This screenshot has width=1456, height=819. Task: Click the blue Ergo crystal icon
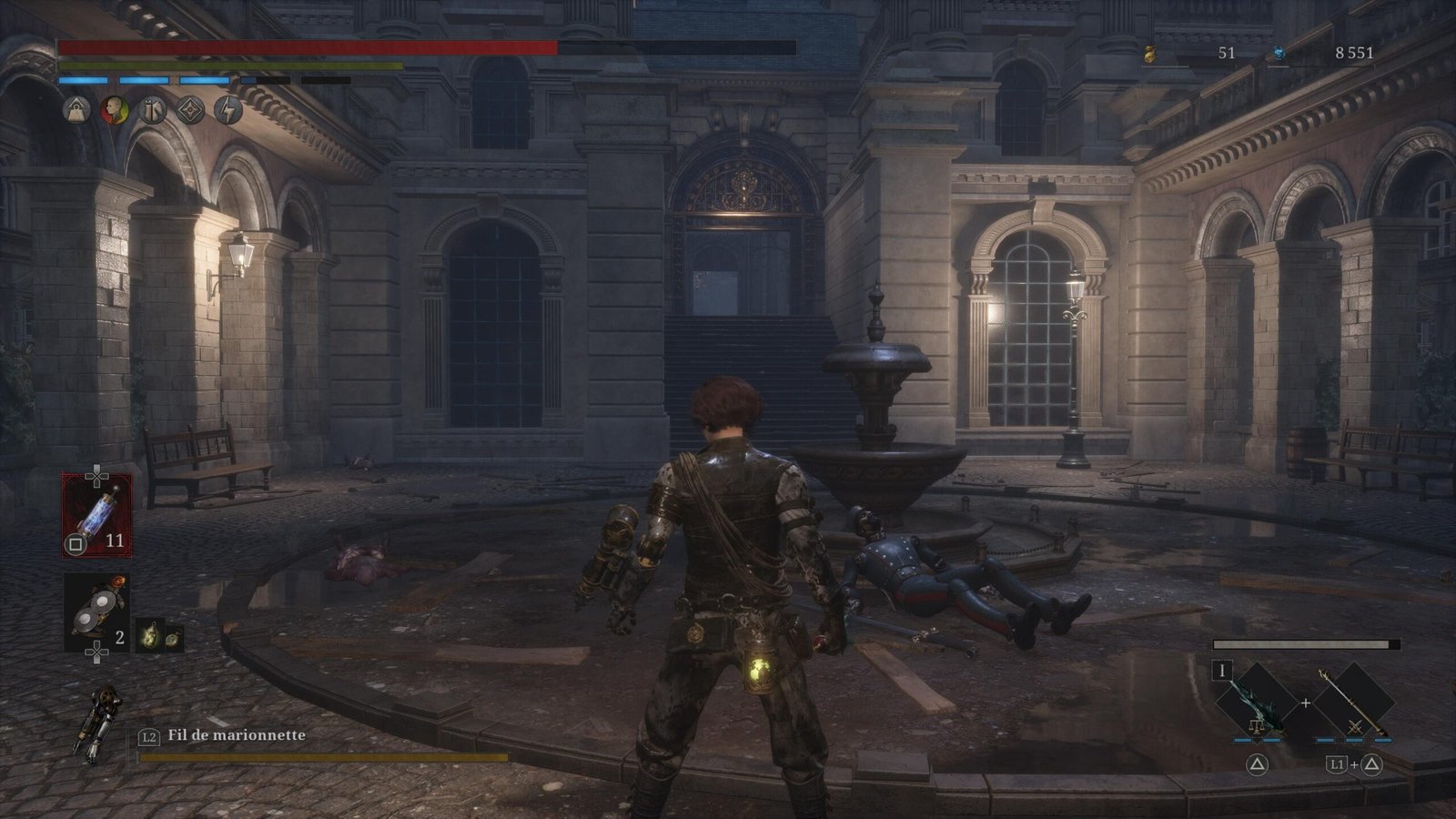point(1279,54)
